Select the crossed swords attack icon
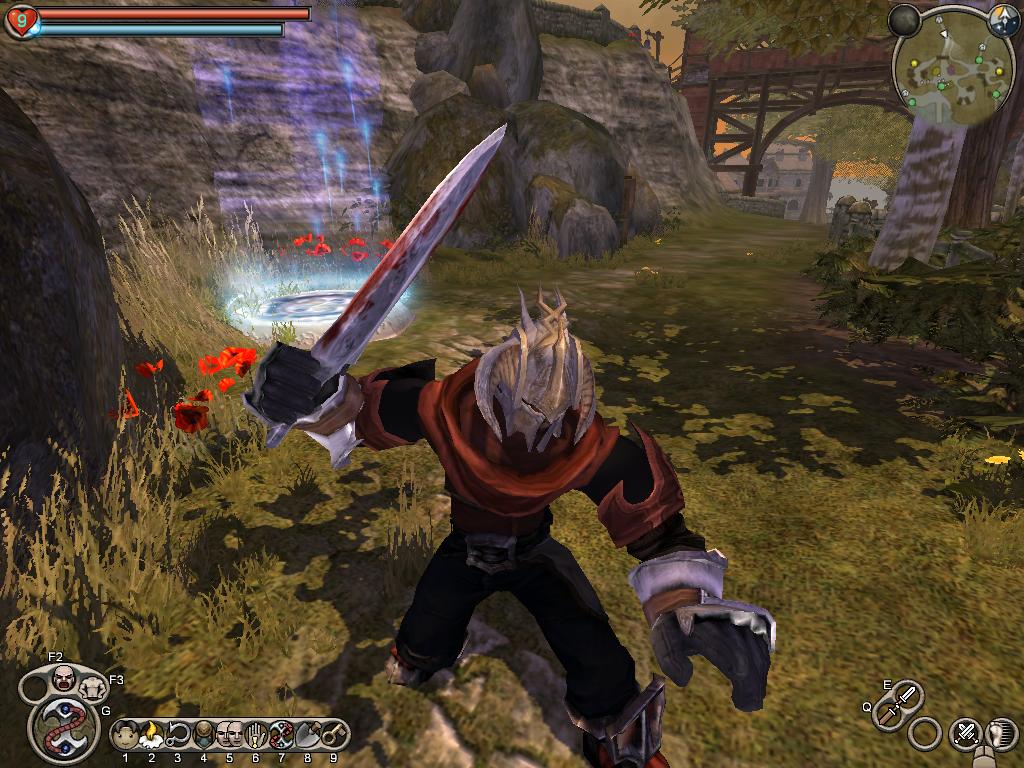This screenshot has width=1024, height=768. (x=965, y=734)
